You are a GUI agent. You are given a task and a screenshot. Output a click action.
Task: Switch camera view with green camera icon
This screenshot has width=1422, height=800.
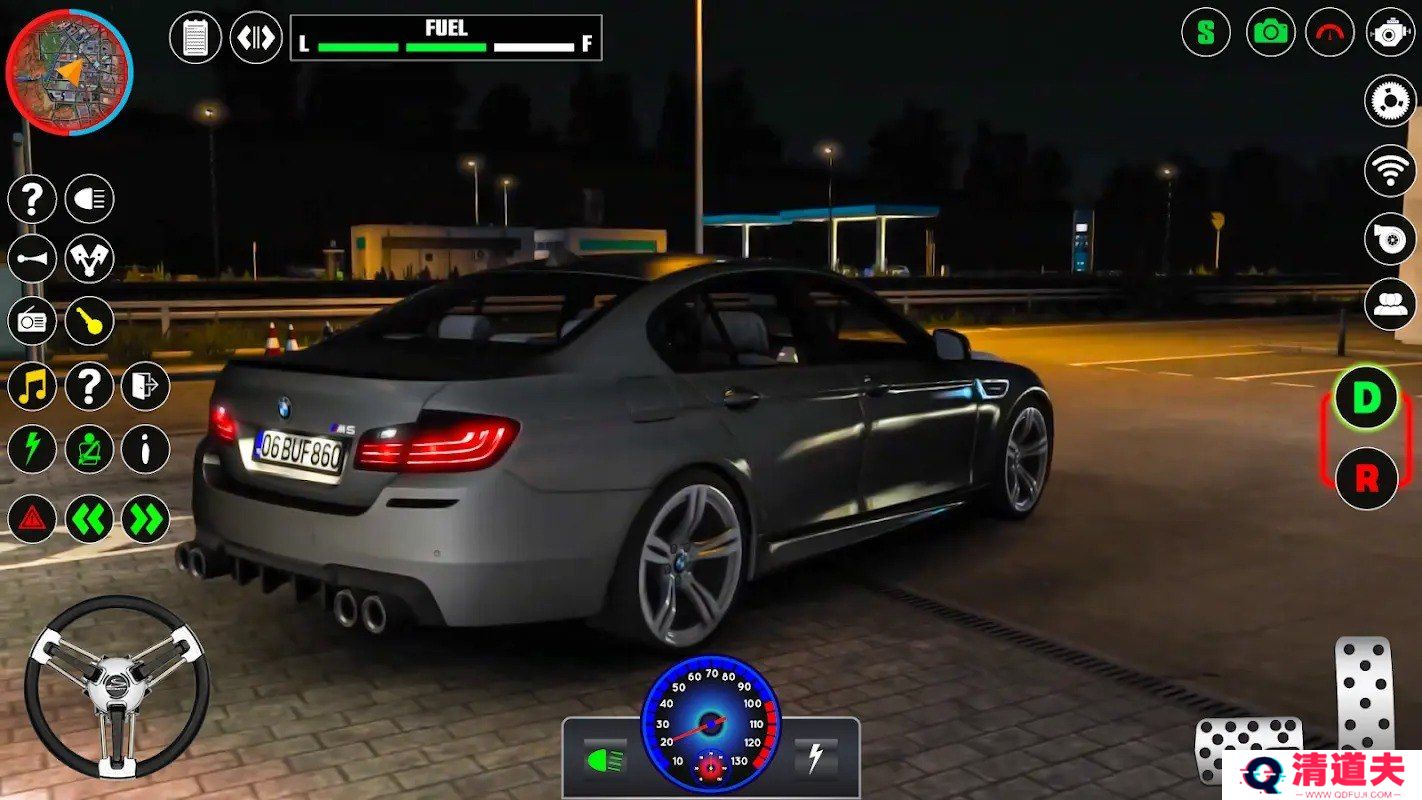tap(1270, 32)
